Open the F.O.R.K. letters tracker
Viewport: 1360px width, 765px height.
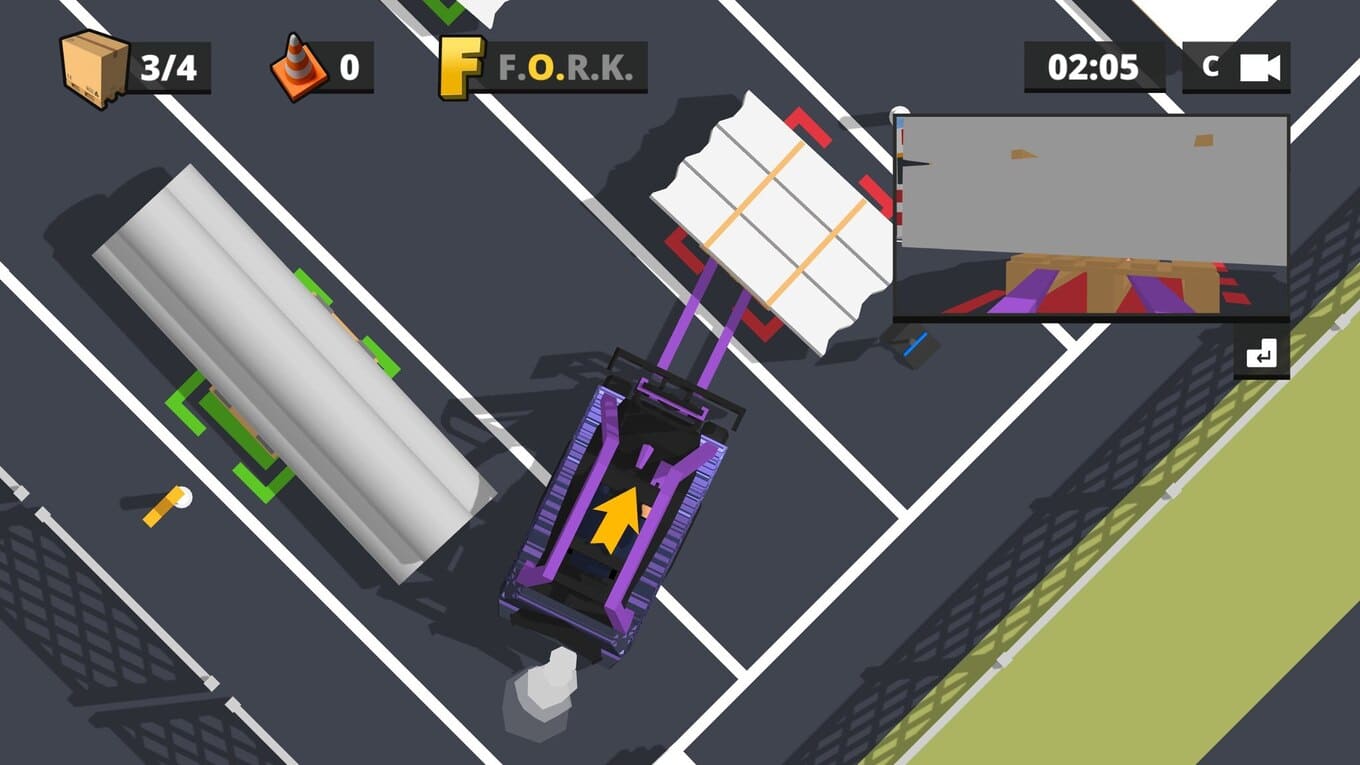pyautogui.click(x=543, y=68)
